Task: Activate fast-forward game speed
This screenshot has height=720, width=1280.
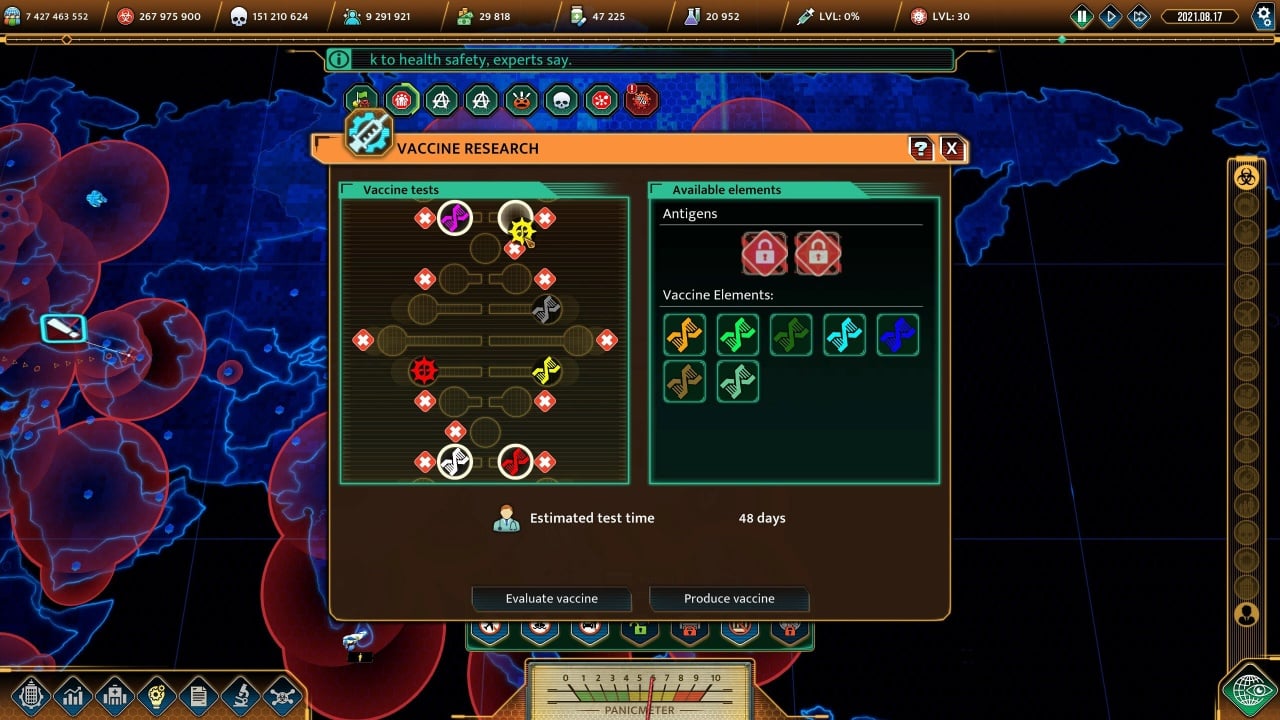Action: point(1138,16)
